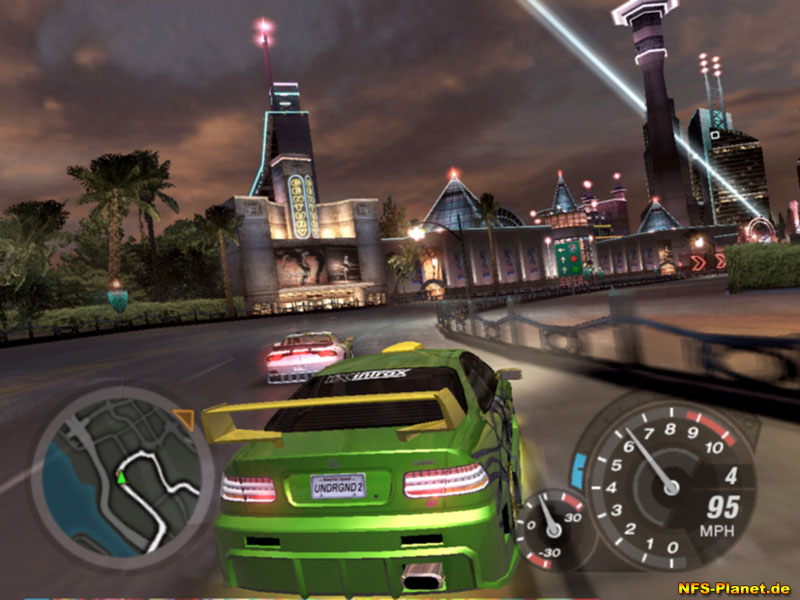Open the NFS-Planet.de watermark link
Viewport: 800px width, 600px height.
coord(735,588)
